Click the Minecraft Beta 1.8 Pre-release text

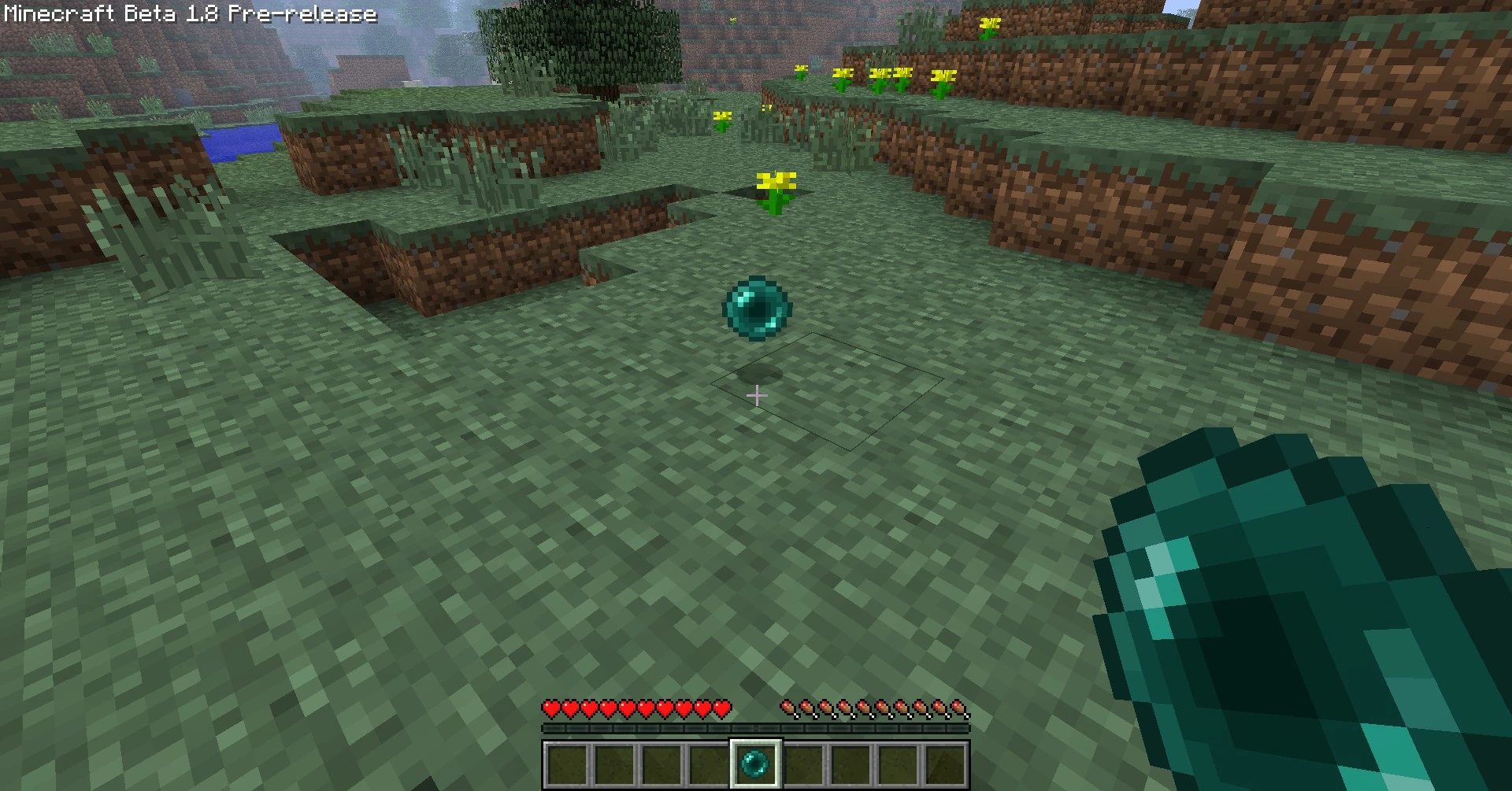(189, 13)
